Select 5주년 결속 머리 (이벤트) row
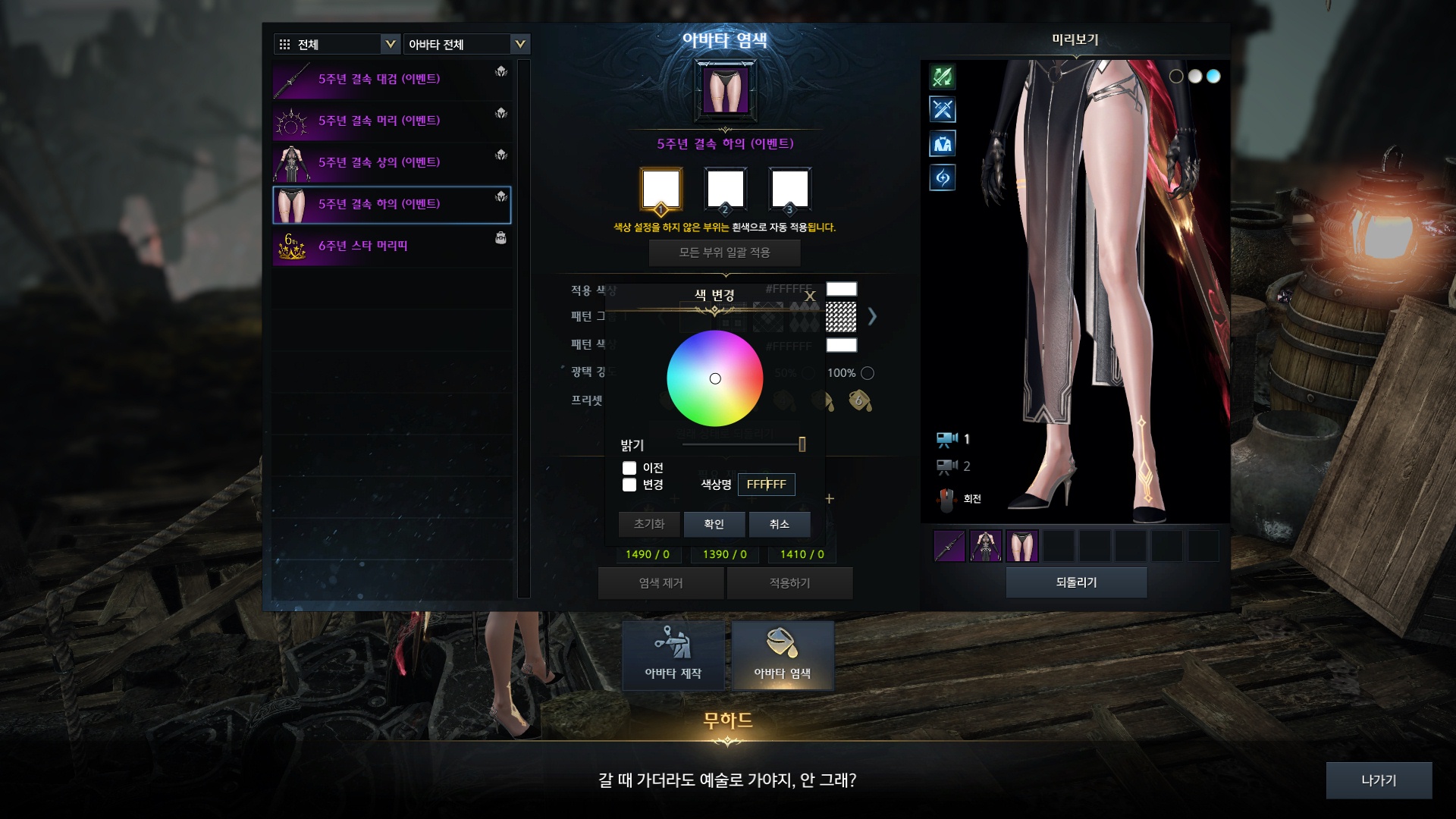 (391, 121)
